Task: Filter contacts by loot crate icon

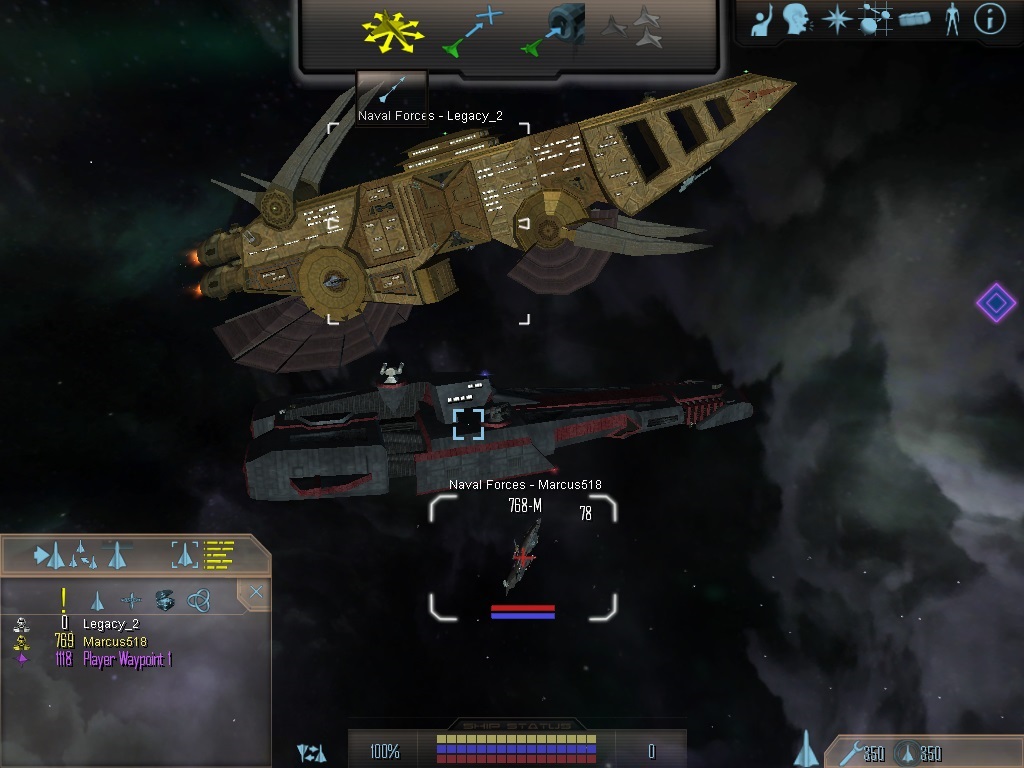Action: [165, 600]
